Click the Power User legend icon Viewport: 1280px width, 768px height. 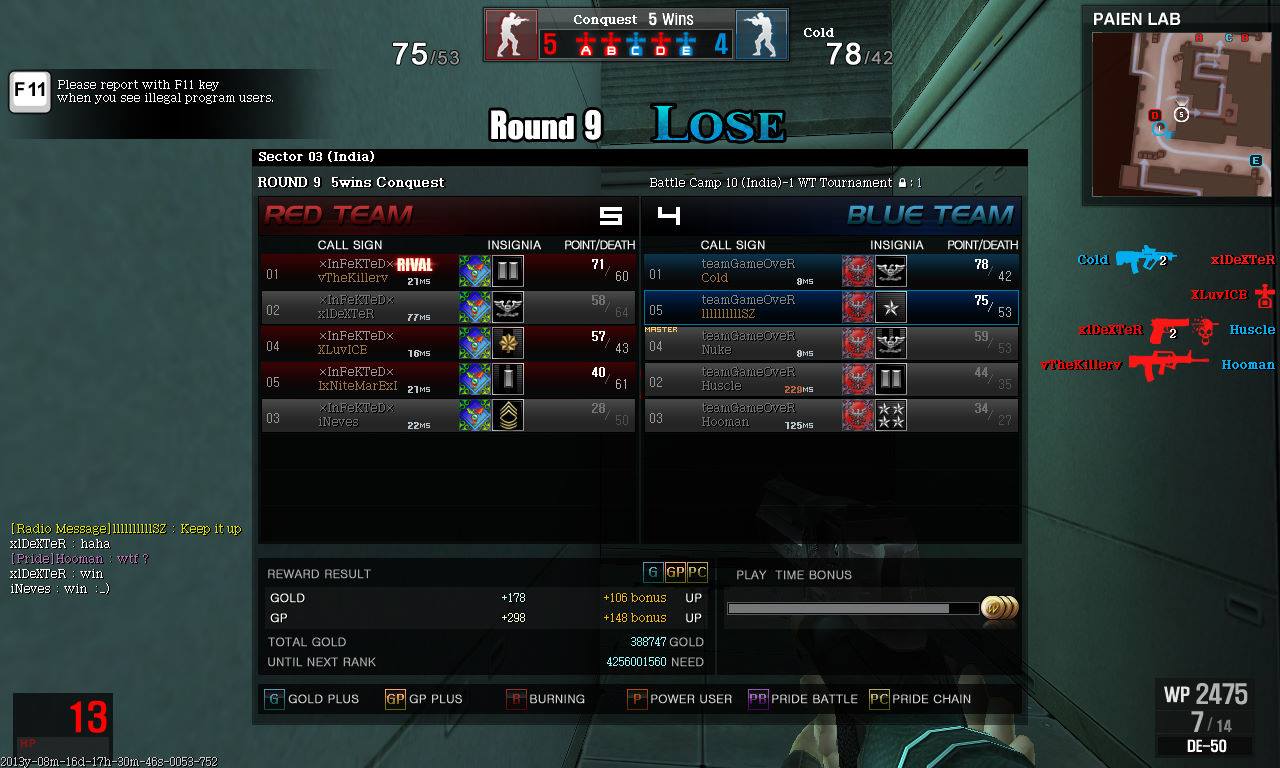coord(637,699)
